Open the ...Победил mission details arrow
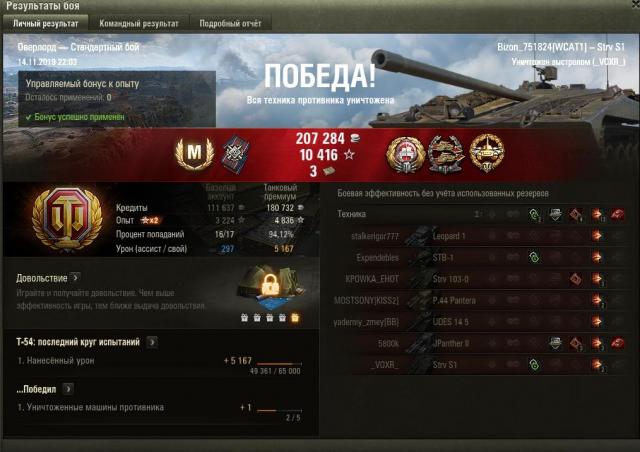The image size is (640, 452). click(x=69, y=387)
